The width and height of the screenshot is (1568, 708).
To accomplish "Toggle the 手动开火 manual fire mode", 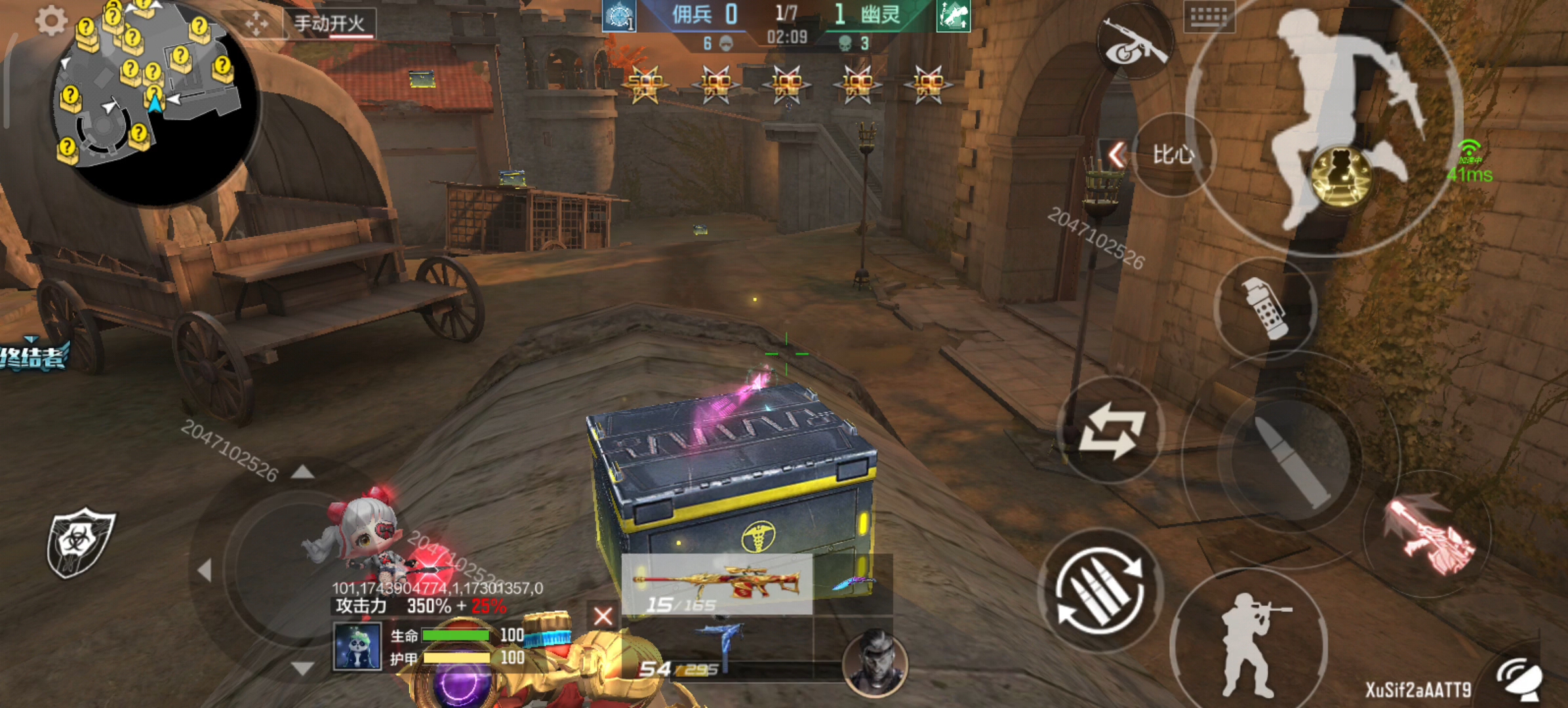I will [x=329, y=24].
